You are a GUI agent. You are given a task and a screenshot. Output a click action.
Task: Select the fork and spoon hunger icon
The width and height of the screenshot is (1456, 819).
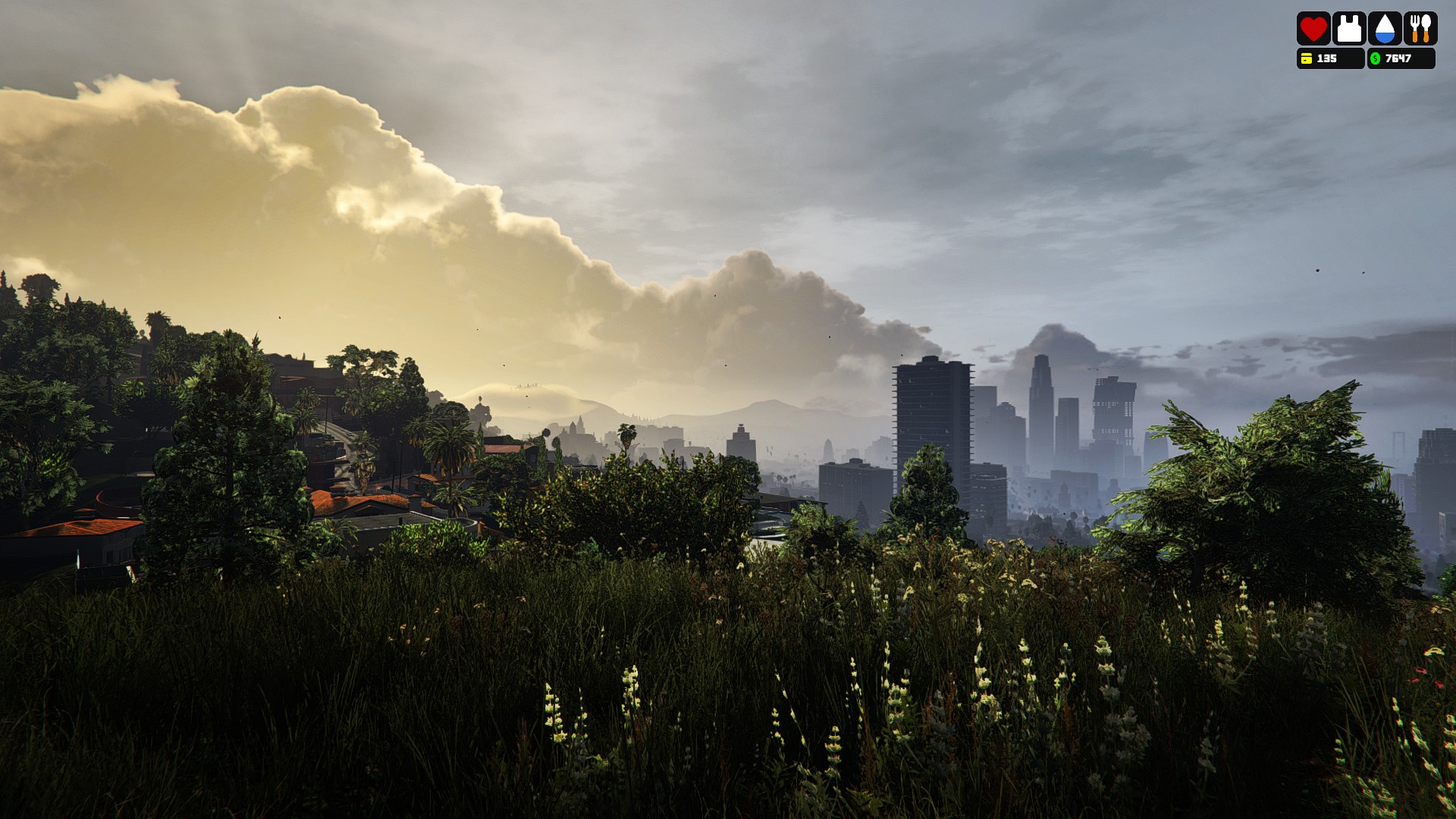pyautogui.click(x=1420, y=29)
